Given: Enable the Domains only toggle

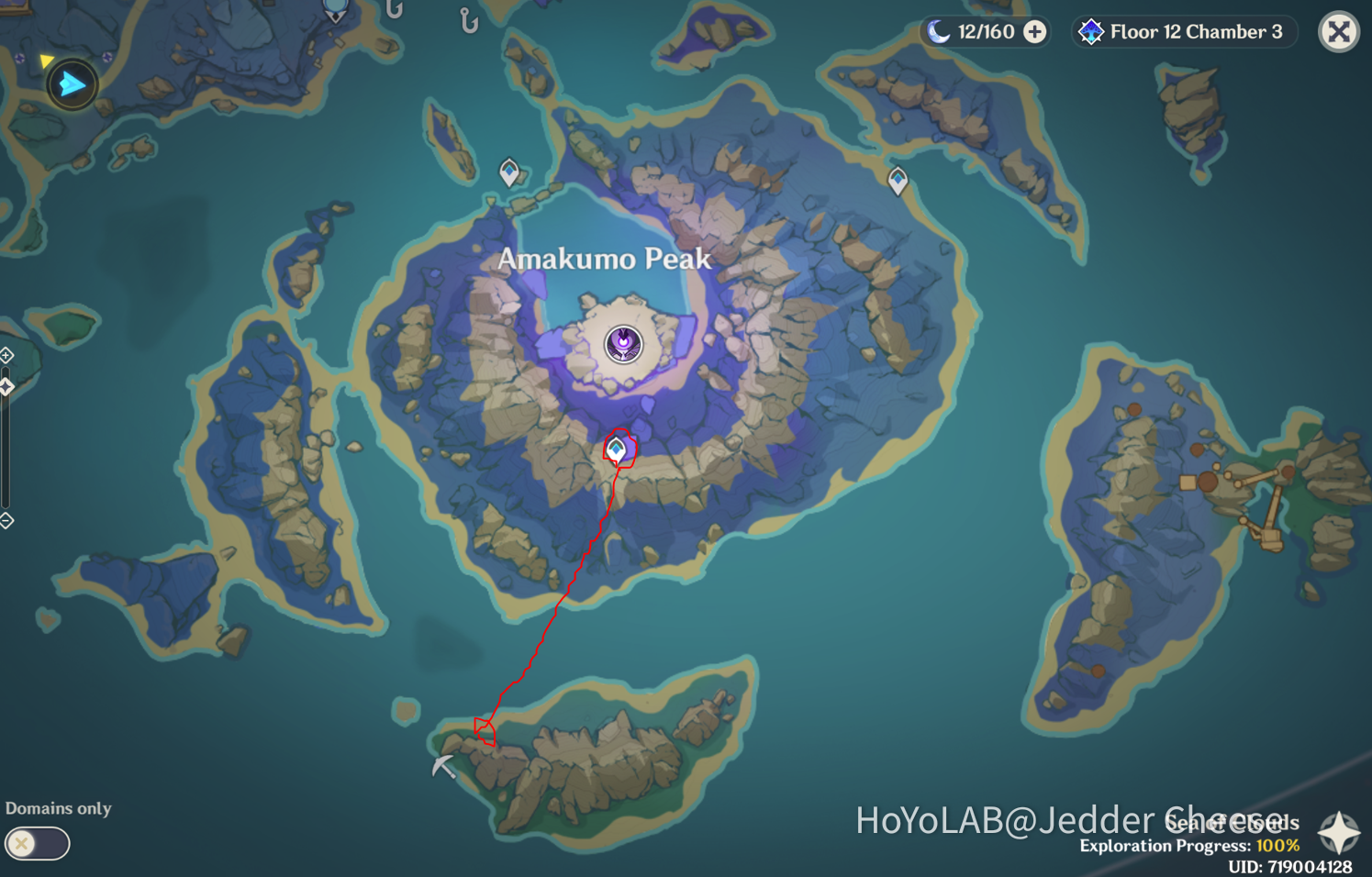Looking at the screenshot, I should (x=37, y=842).
